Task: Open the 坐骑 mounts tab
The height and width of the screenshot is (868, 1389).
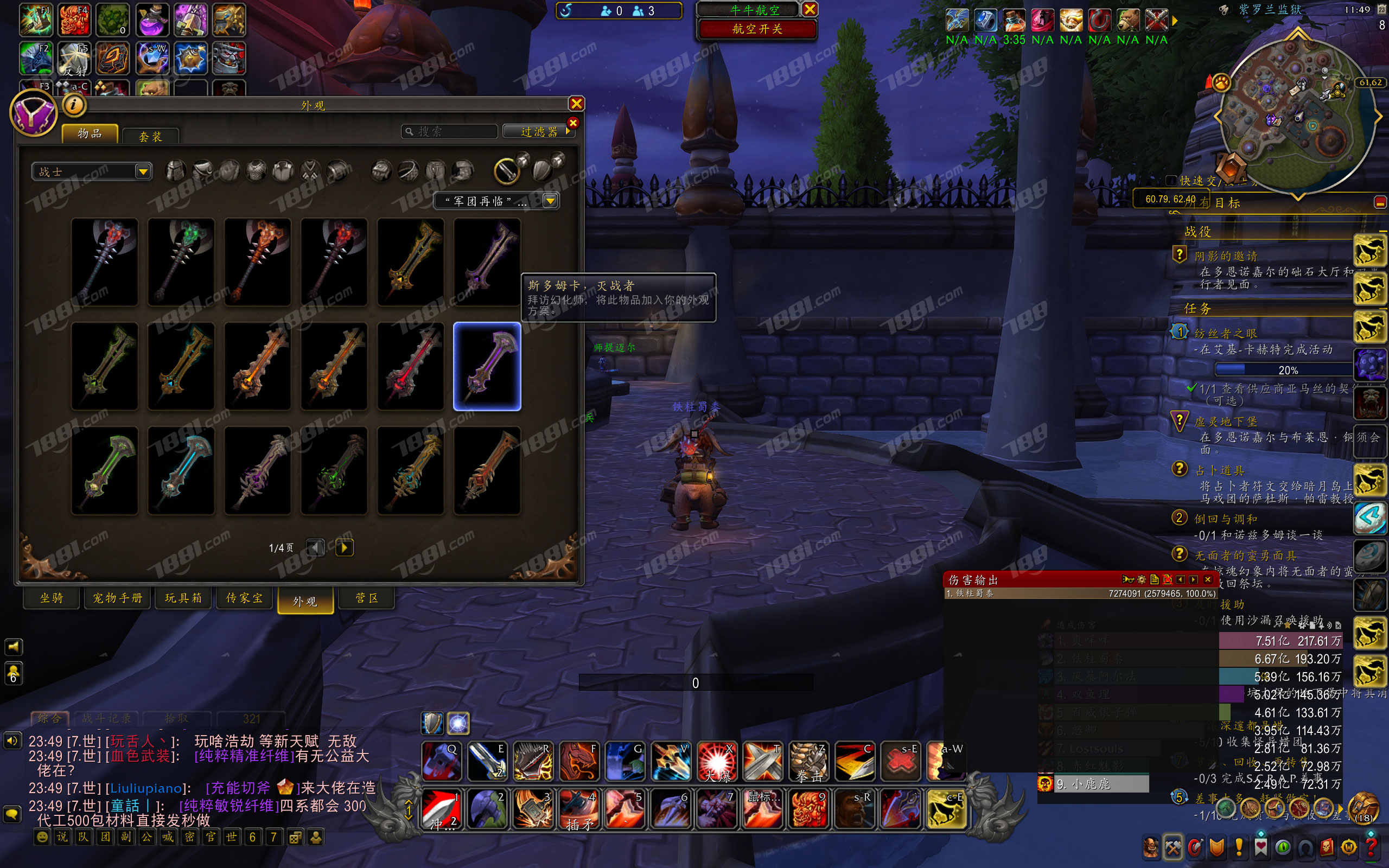Action: point(52,598)
